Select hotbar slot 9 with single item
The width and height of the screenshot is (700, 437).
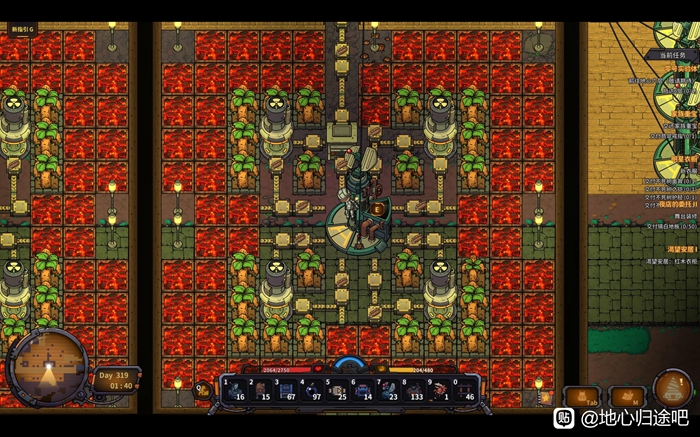pos(442,389)
